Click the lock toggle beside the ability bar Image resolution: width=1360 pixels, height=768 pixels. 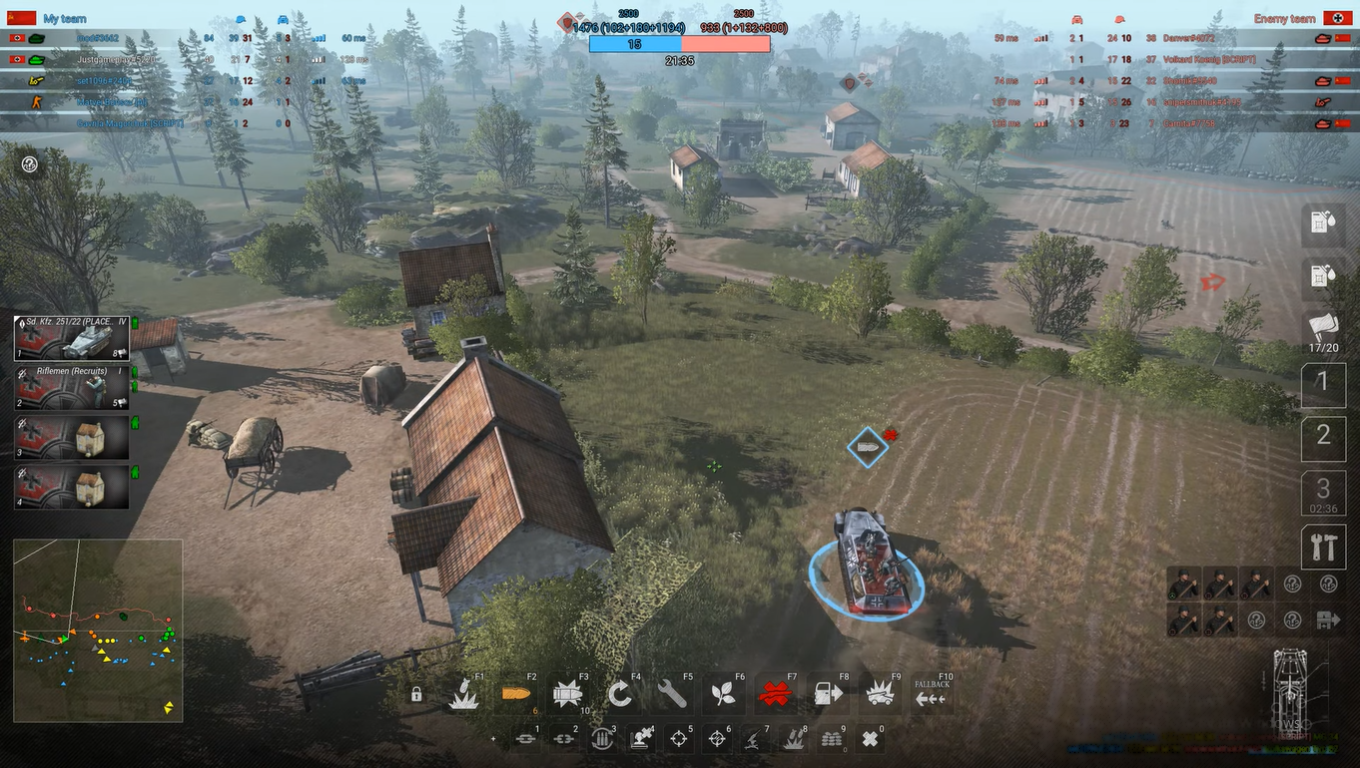(418, 693)
